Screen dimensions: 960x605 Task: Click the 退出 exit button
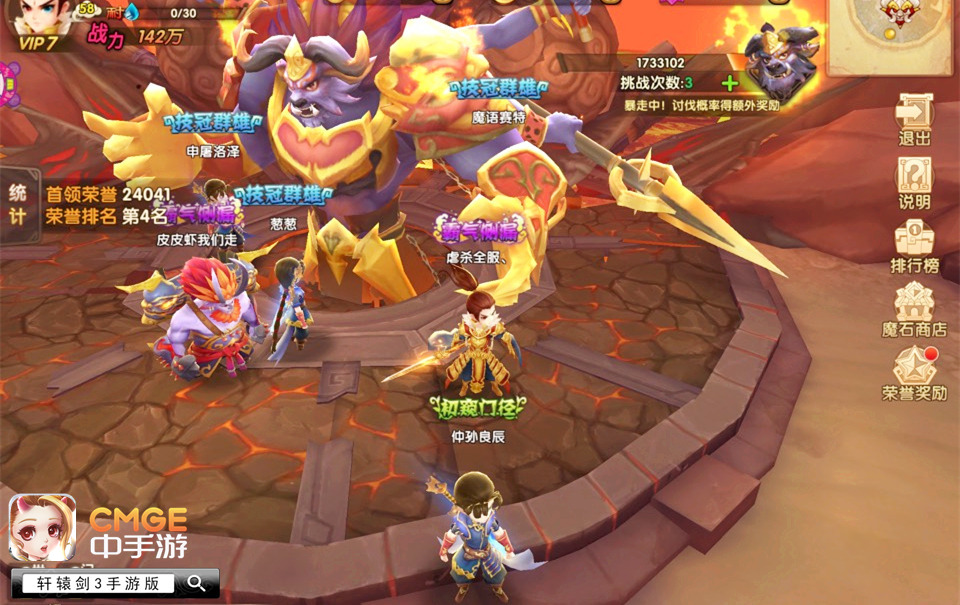(914, 120)
